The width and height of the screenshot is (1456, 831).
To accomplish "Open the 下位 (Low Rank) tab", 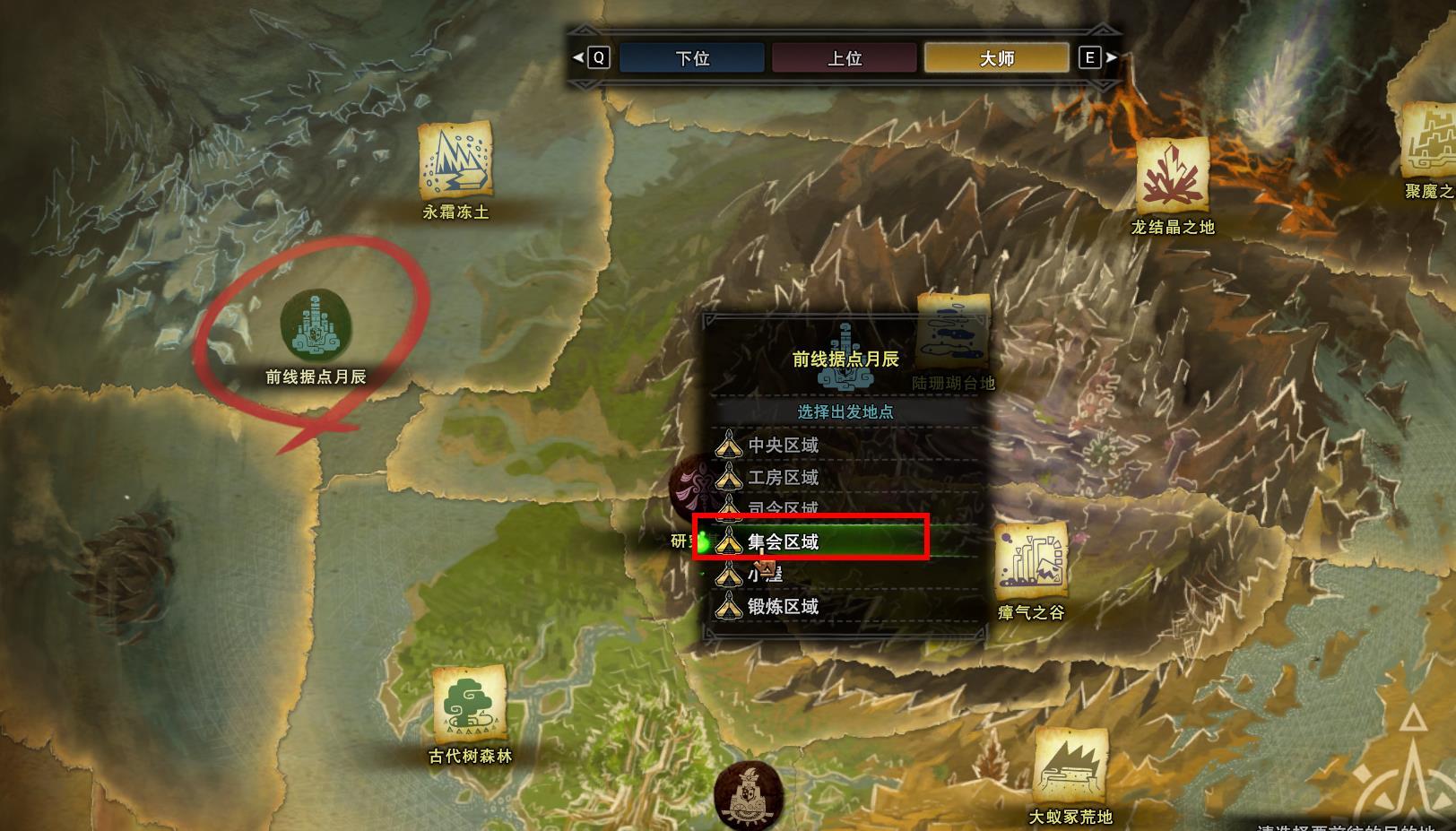I will (691, 57).
